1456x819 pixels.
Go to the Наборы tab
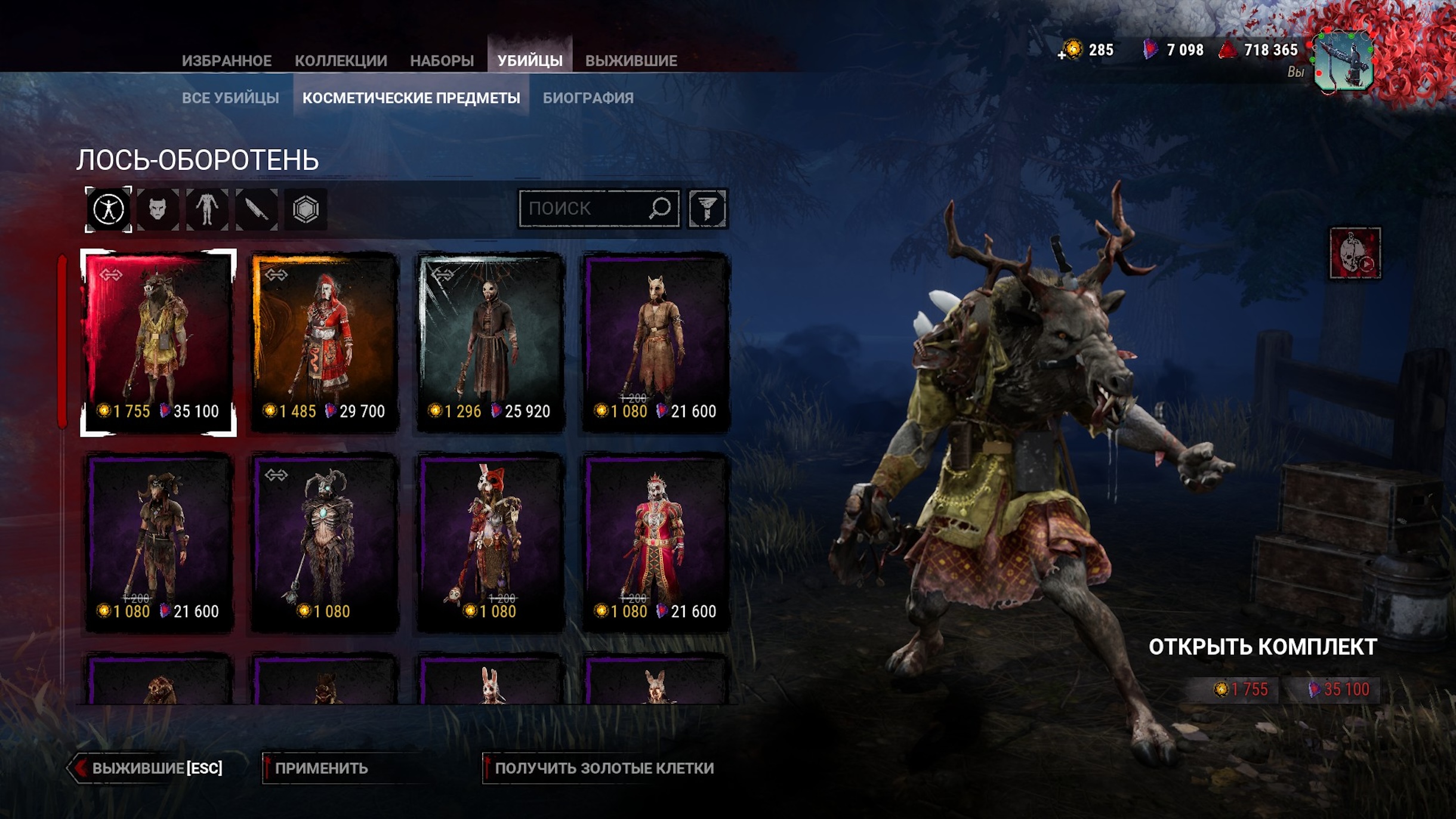coord(442,61)
